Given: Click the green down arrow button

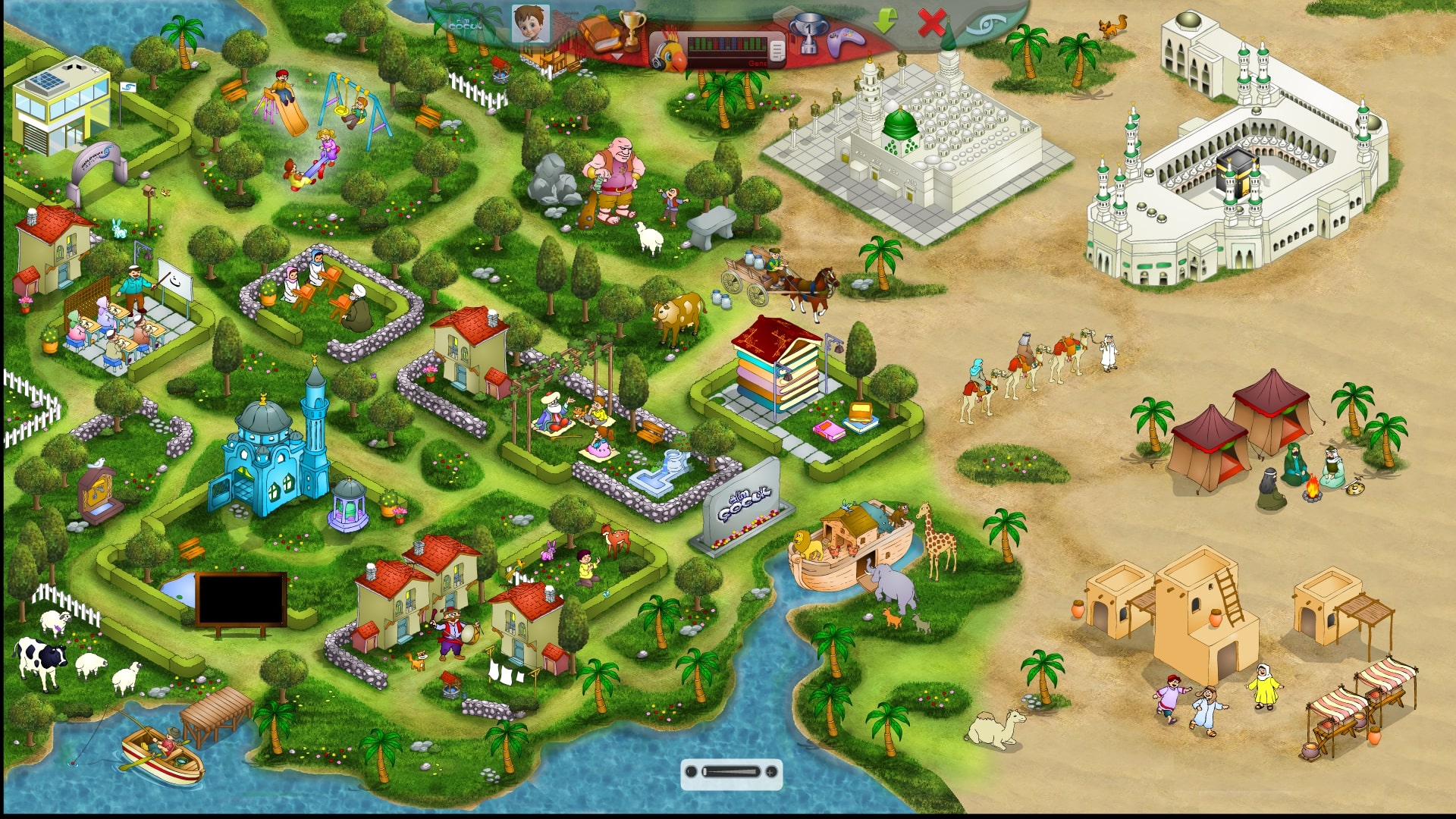Looking at the screenshot, I should tap(884, 21).
